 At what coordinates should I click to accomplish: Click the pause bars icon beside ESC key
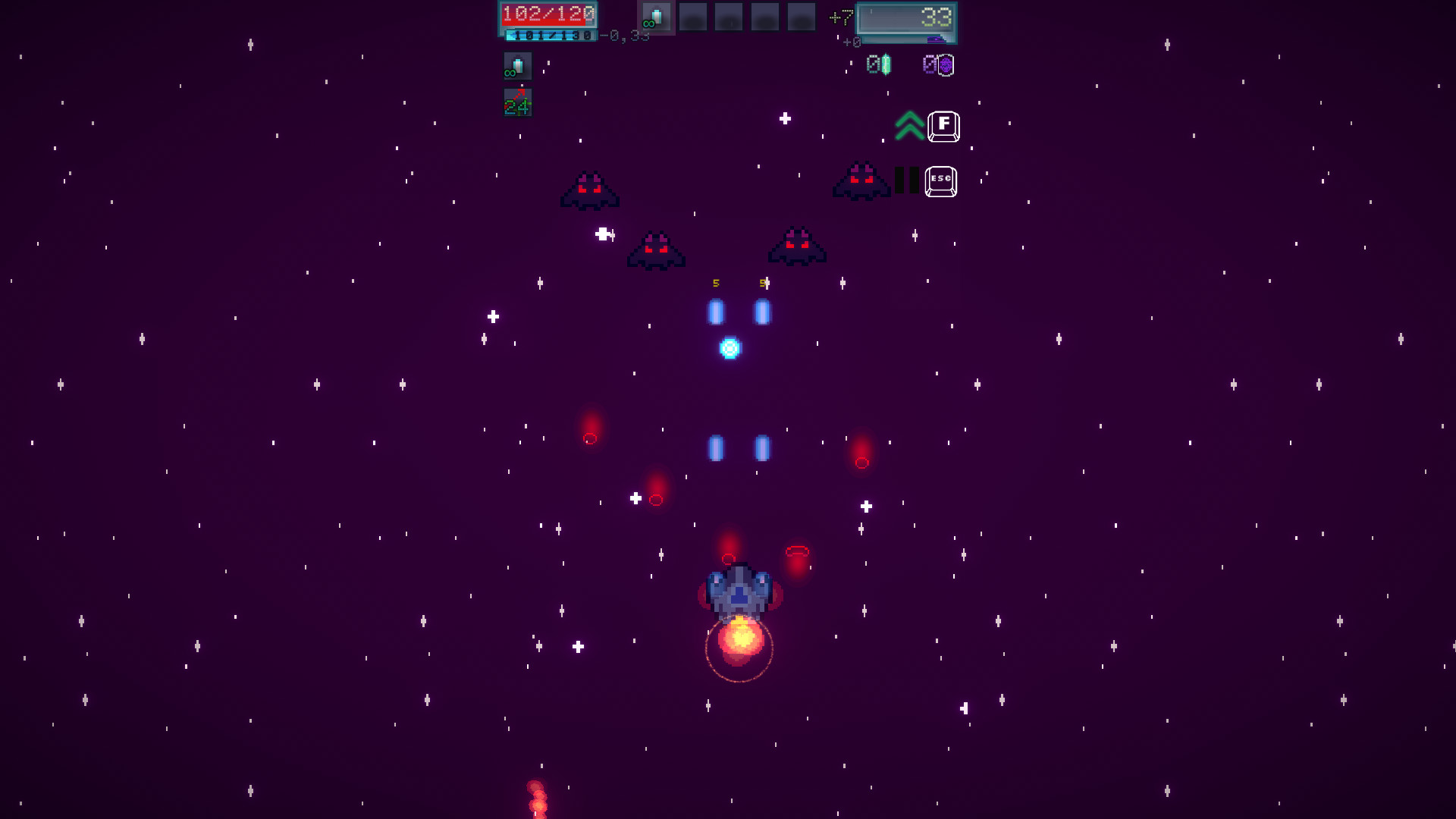click(906, 181)
